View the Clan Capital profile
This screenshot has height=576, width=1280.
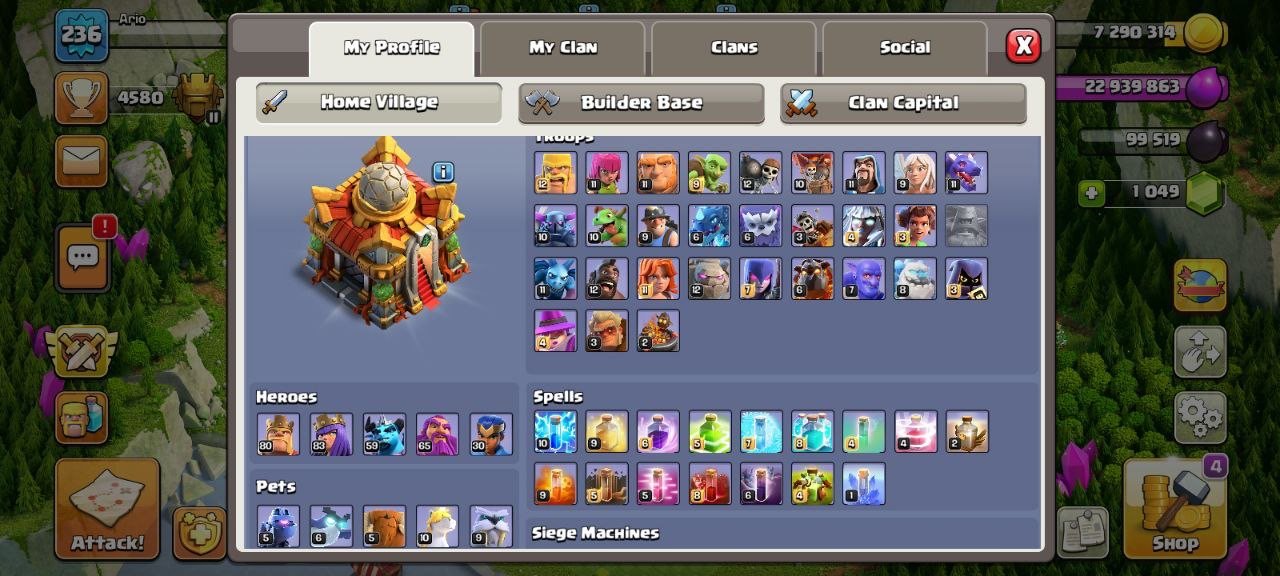(x=903, y=102)
